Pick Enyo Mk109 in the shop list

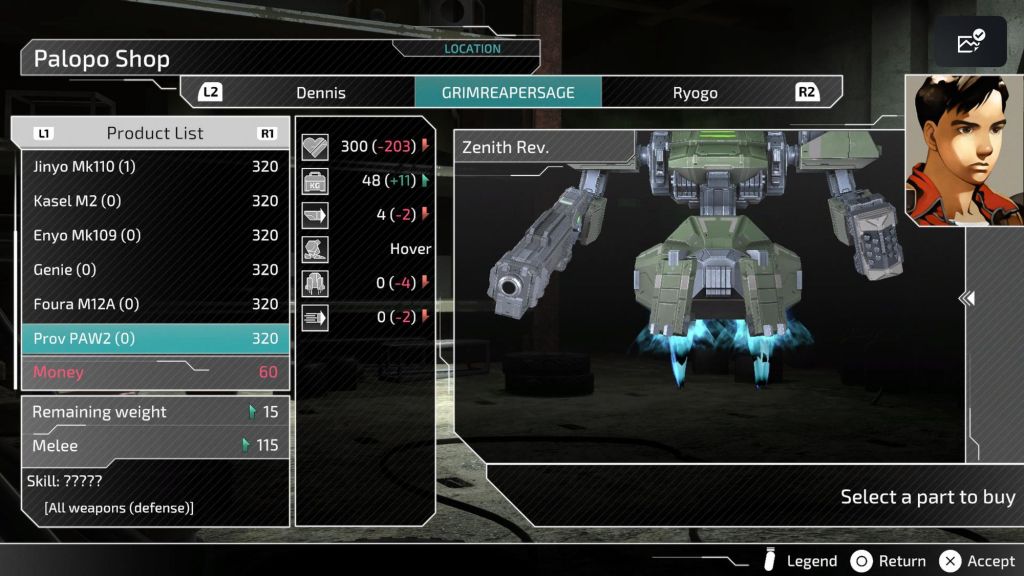click(155, 235)
